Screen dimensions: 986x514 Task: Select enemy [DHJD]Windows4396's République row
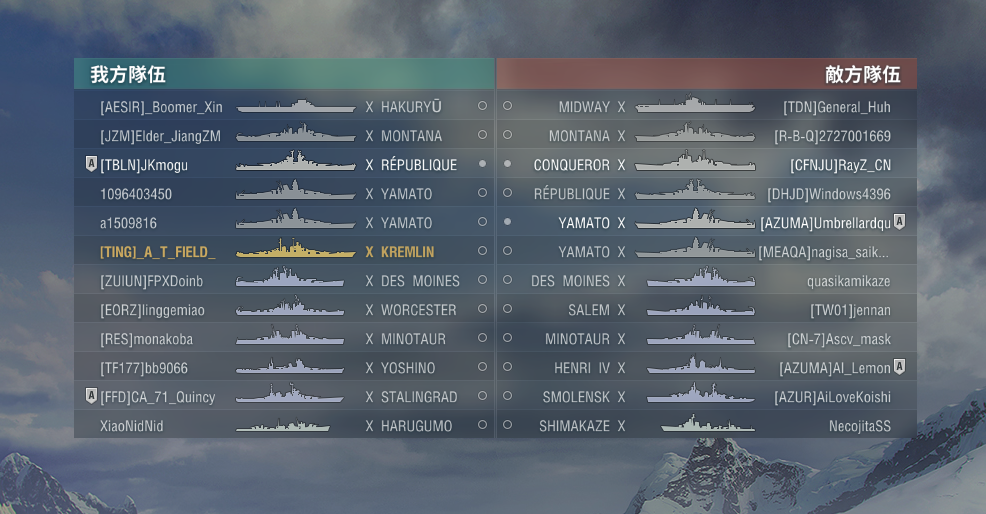point(706,194)
